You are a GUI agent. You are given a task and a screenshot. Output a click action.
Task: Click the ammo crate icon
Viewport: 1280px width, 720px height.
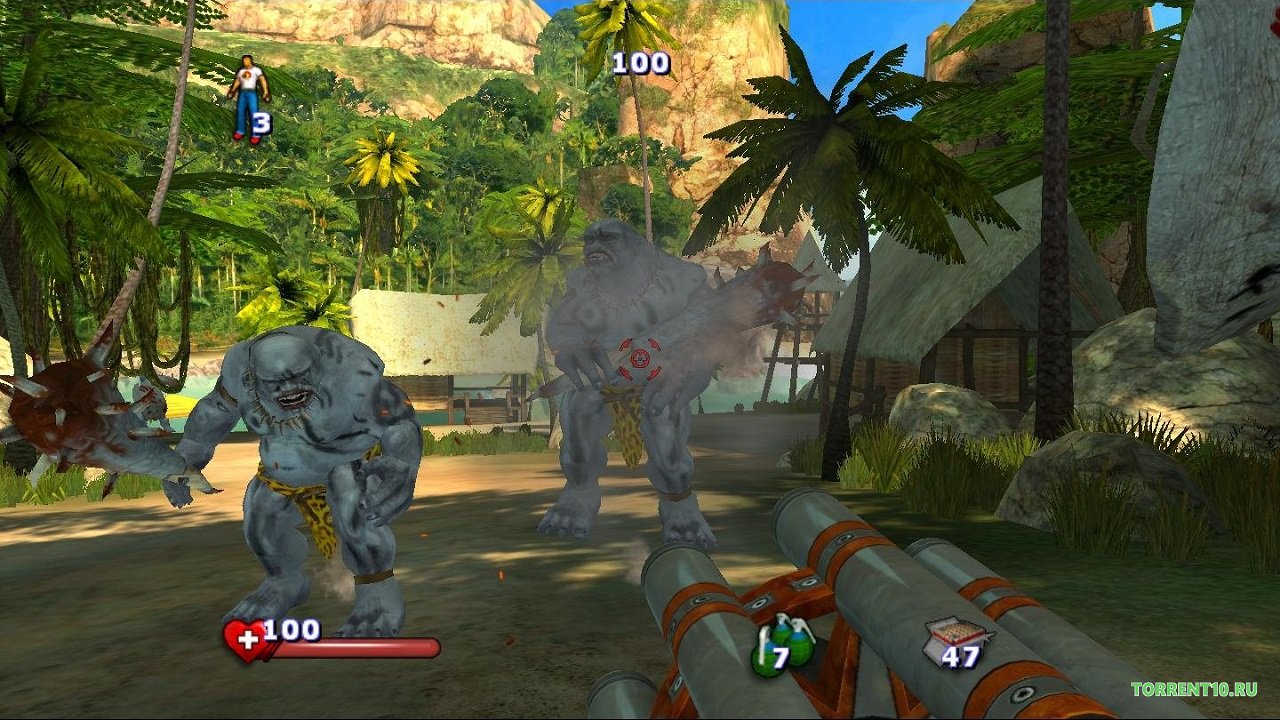(x=955, y=639)
